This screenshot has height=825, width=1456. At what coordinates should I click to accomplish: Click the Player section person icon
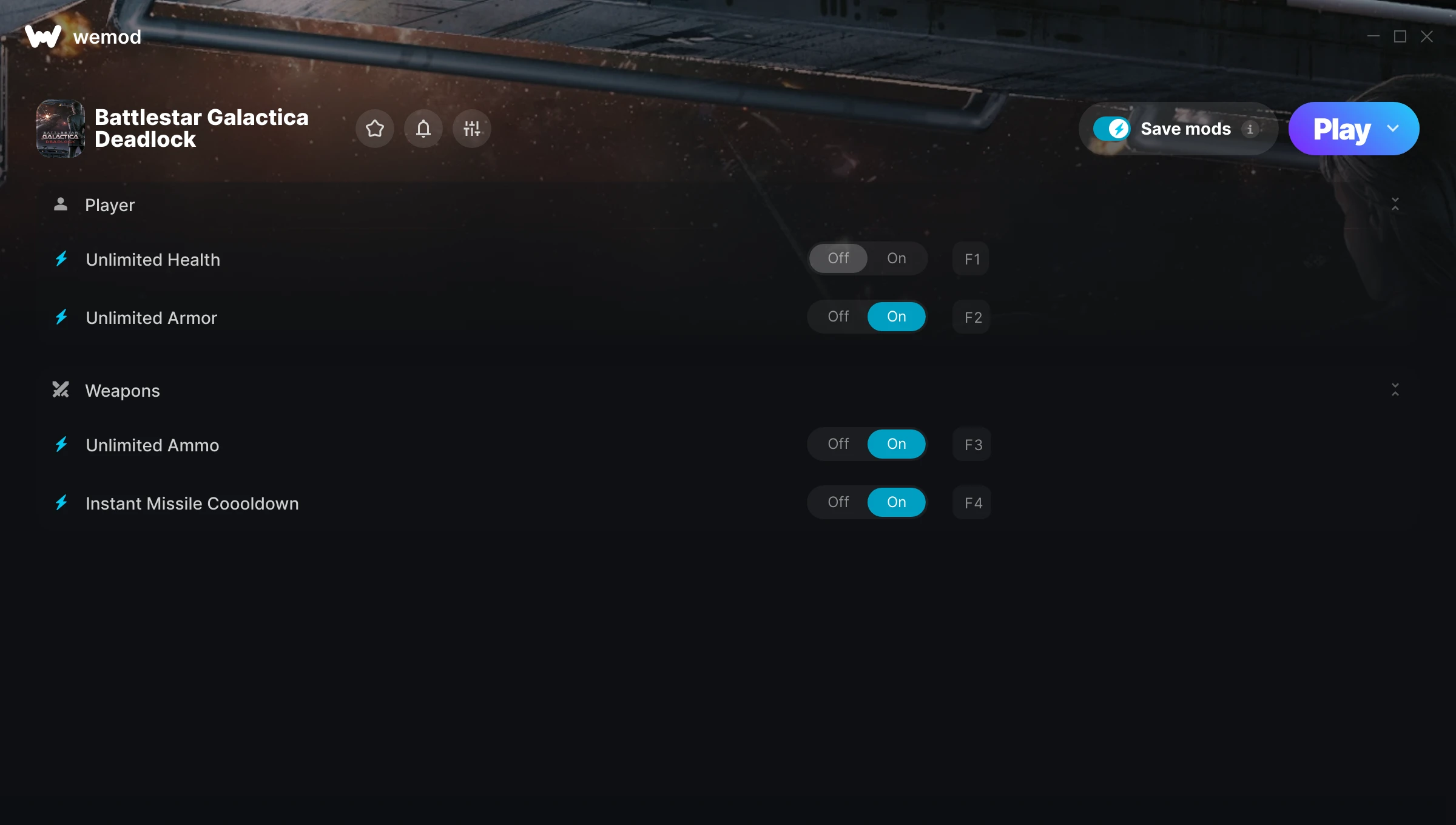[61, 204]
